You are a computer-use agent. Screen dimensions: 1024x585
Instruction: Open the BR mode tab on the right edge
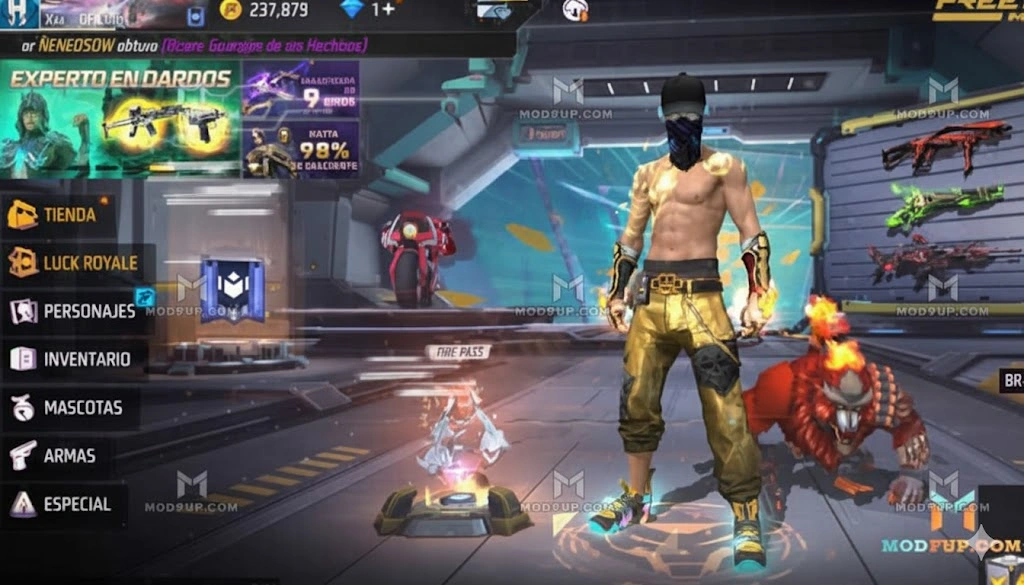[x=1012, y=381]
